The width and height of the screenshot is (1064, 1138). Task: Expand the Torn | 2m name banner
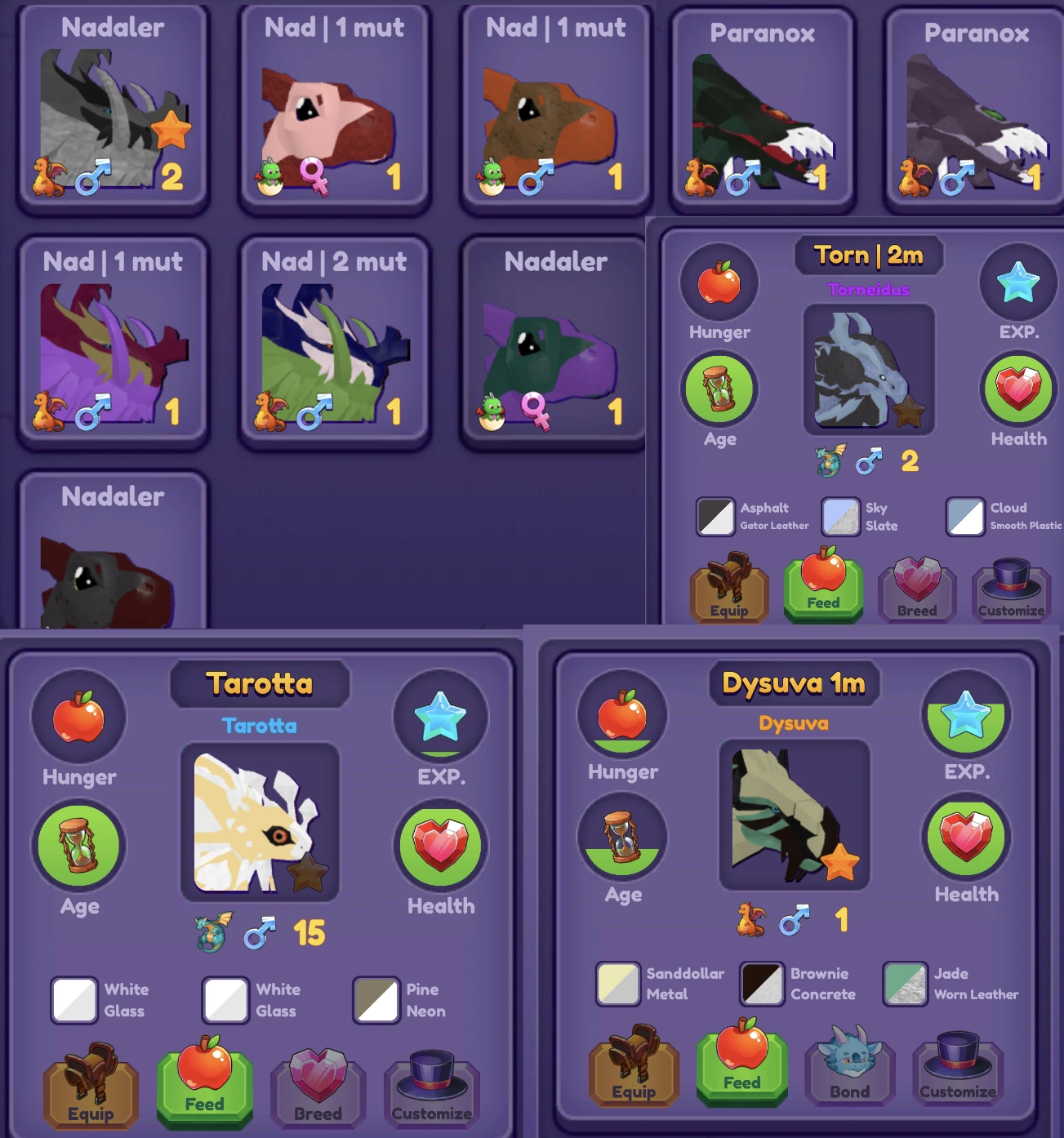(868, 256)
